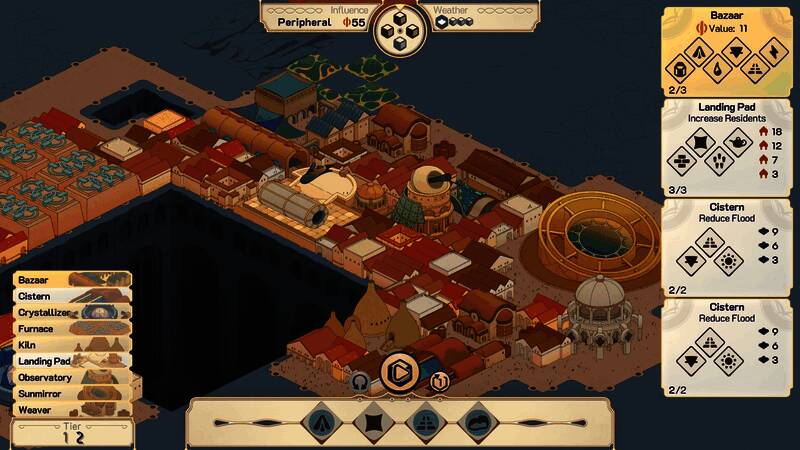
Task: Select Bazaar in the building list
Action: 70,280
